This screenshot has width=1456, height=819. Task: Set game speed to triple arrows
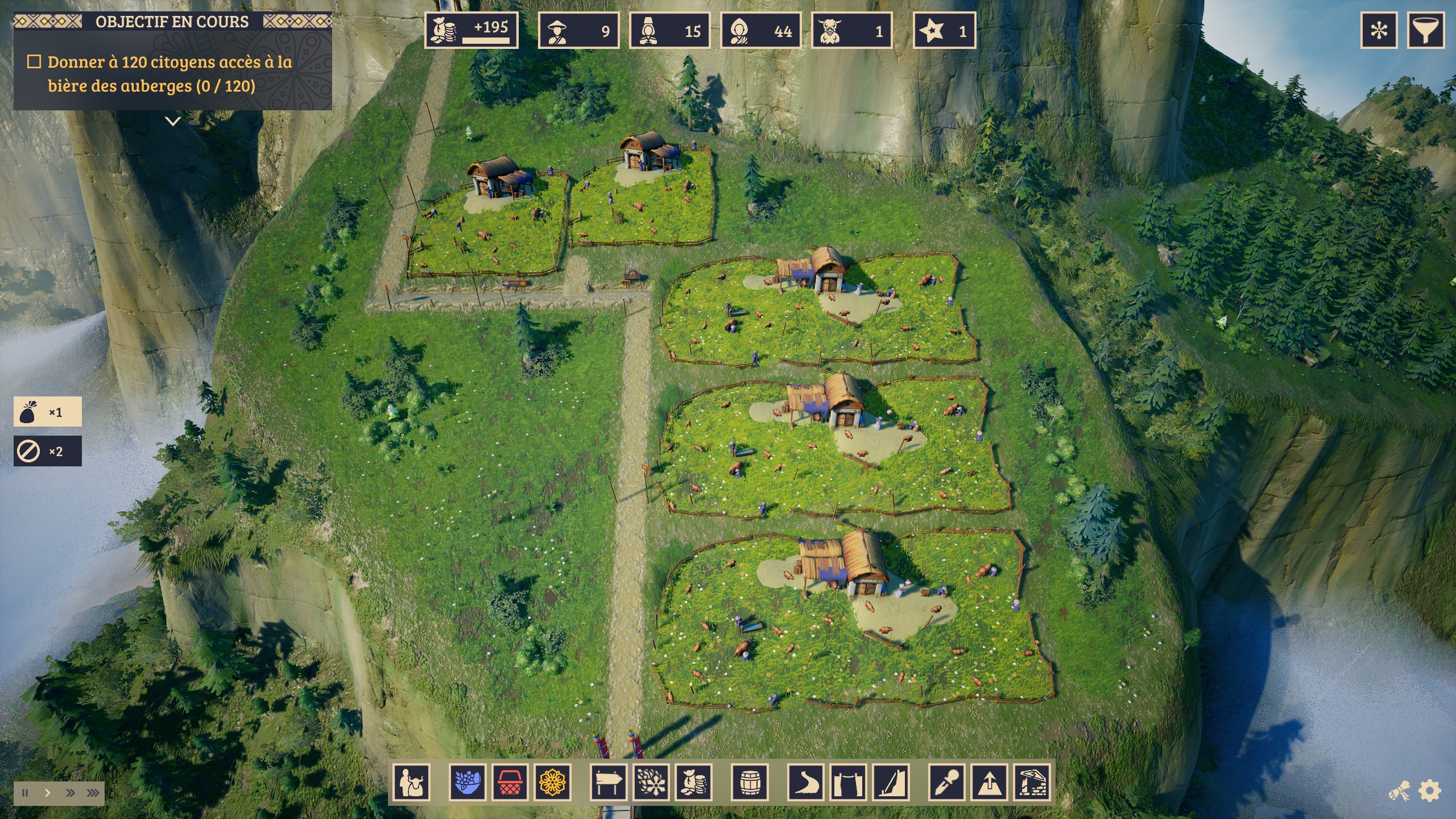(93, 793)
